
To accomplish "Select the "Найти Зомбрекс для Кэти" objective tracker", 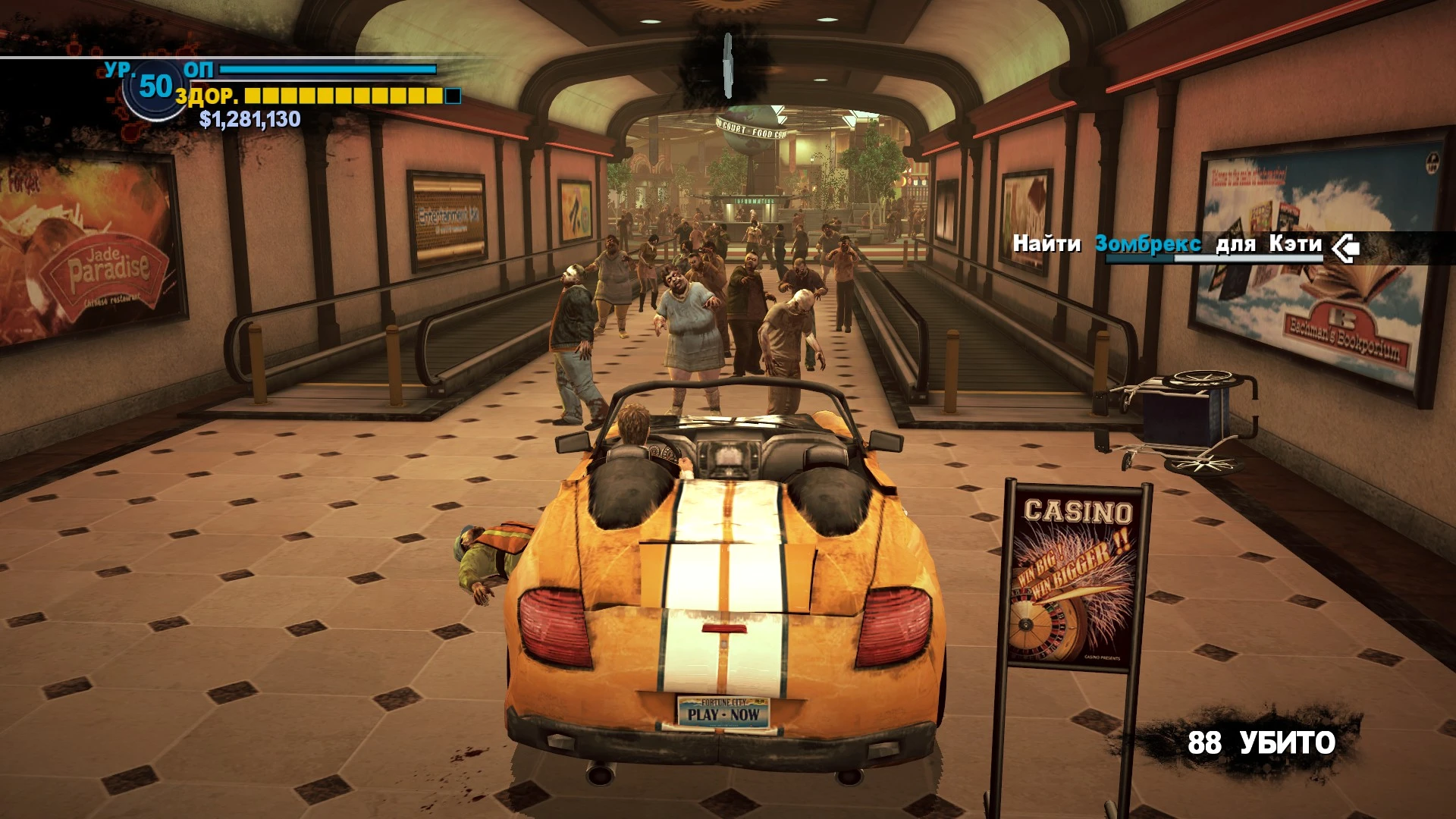I will coord(1166,244).
